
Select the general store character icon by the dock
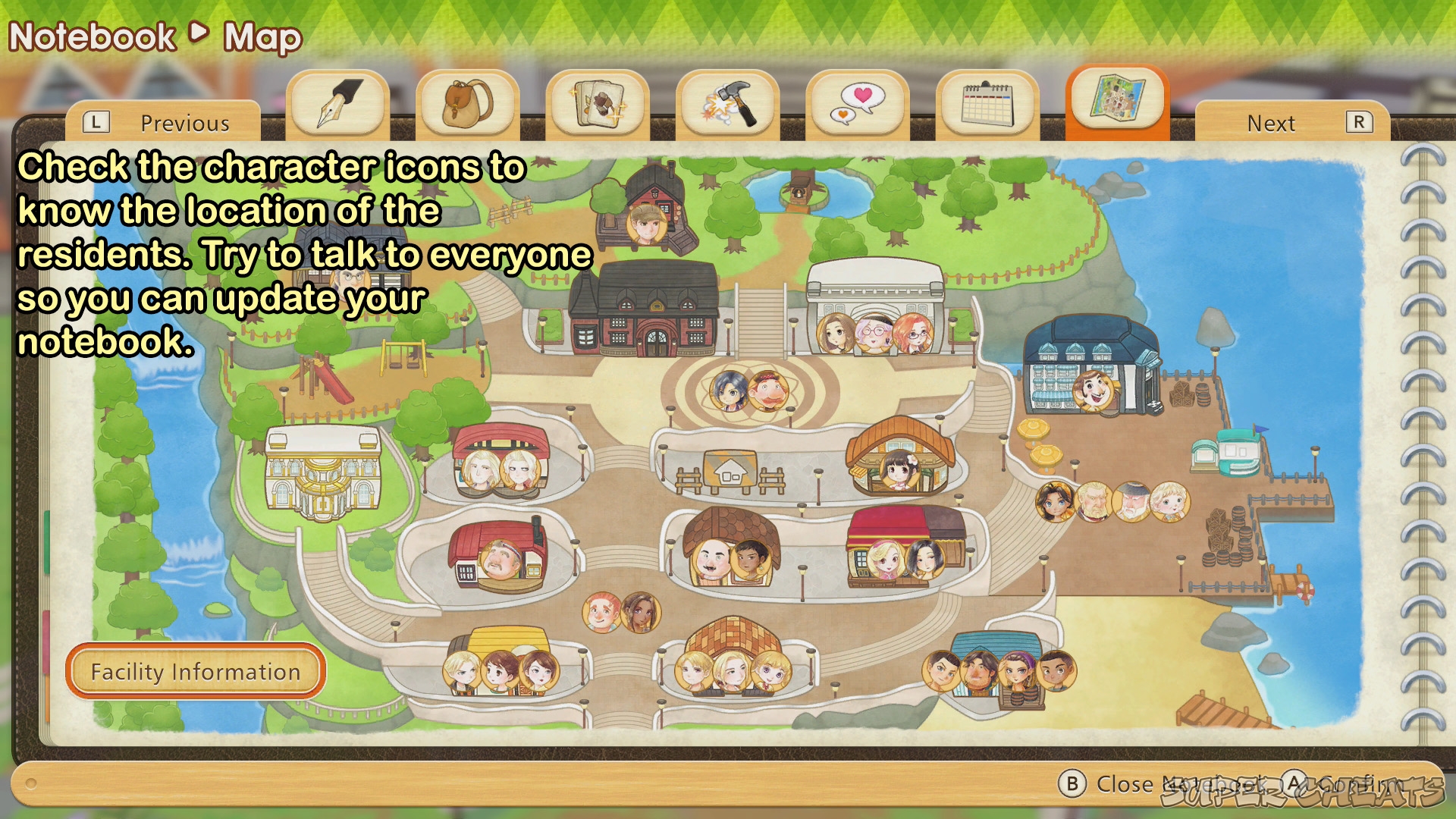[1093, 391]
